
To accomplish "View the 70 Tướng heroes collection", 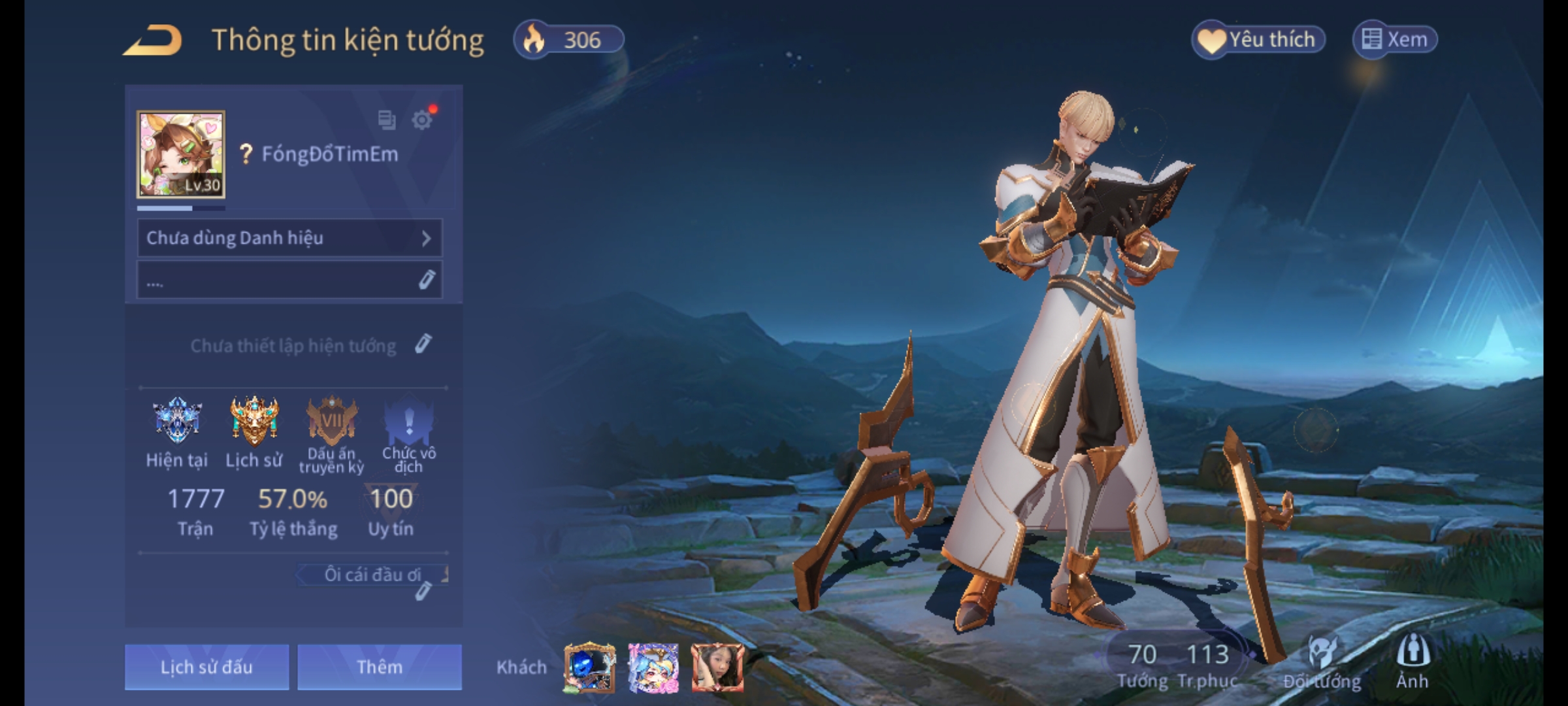I will pos(1142,664).
